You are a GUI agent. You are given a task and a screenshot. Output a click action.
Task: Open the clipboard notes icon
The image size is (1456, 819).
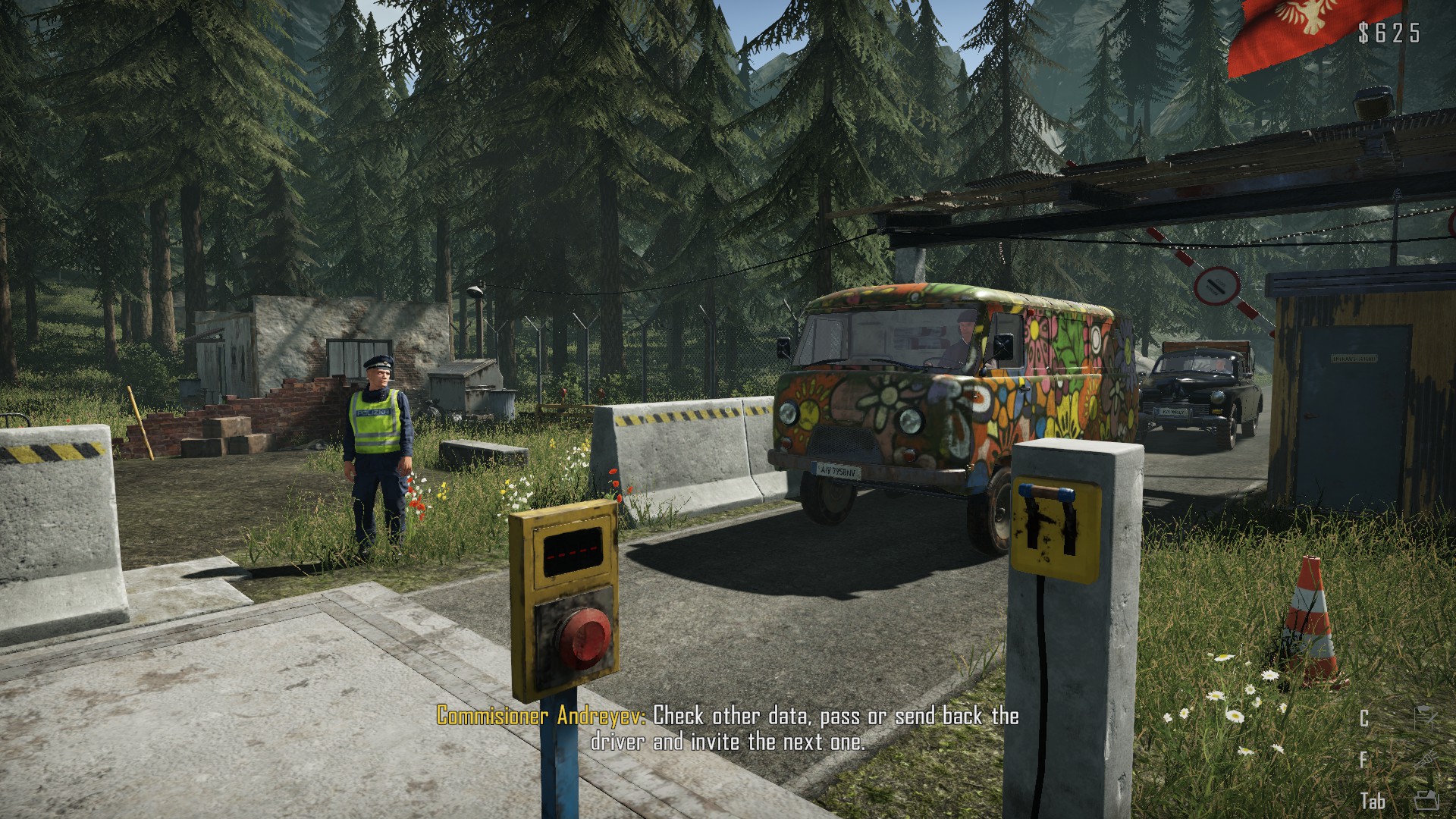(x=1425, y=718)
